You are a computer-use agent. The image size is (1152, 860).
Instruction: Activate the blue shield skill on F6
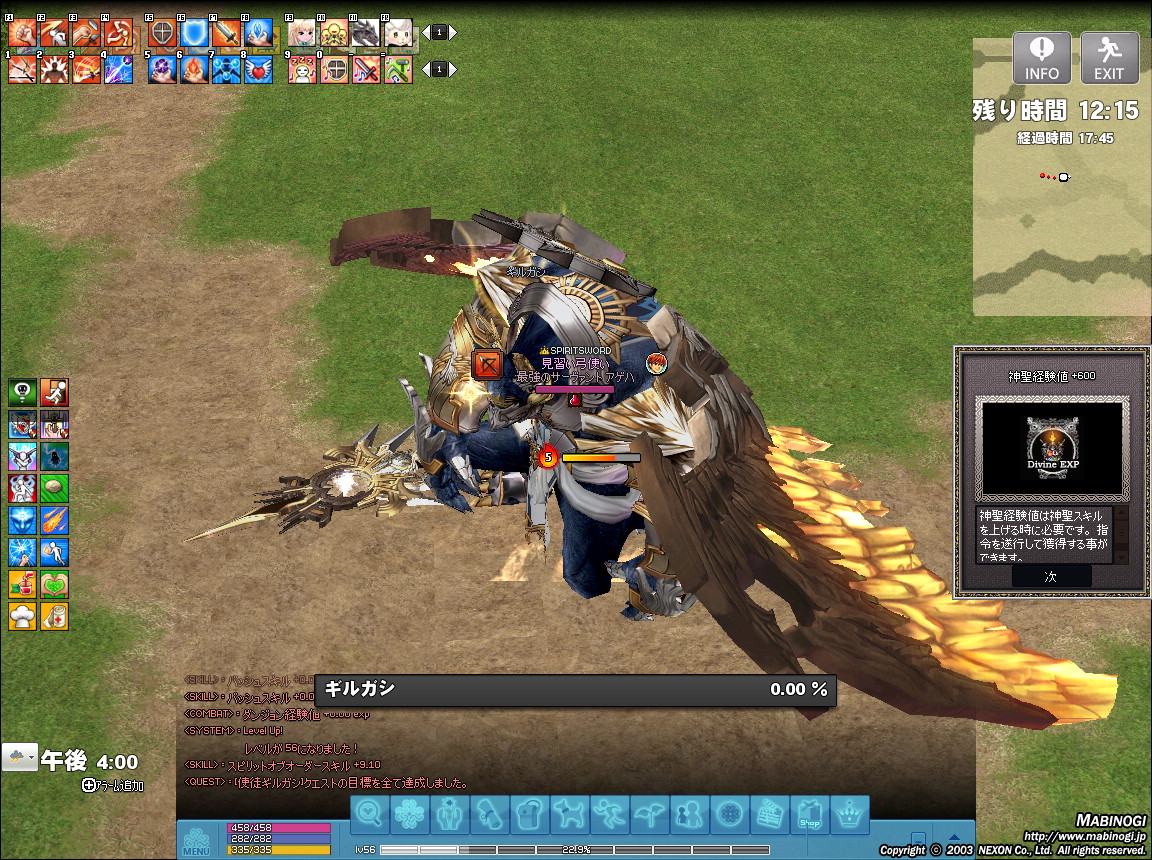(x=194, y=33)
